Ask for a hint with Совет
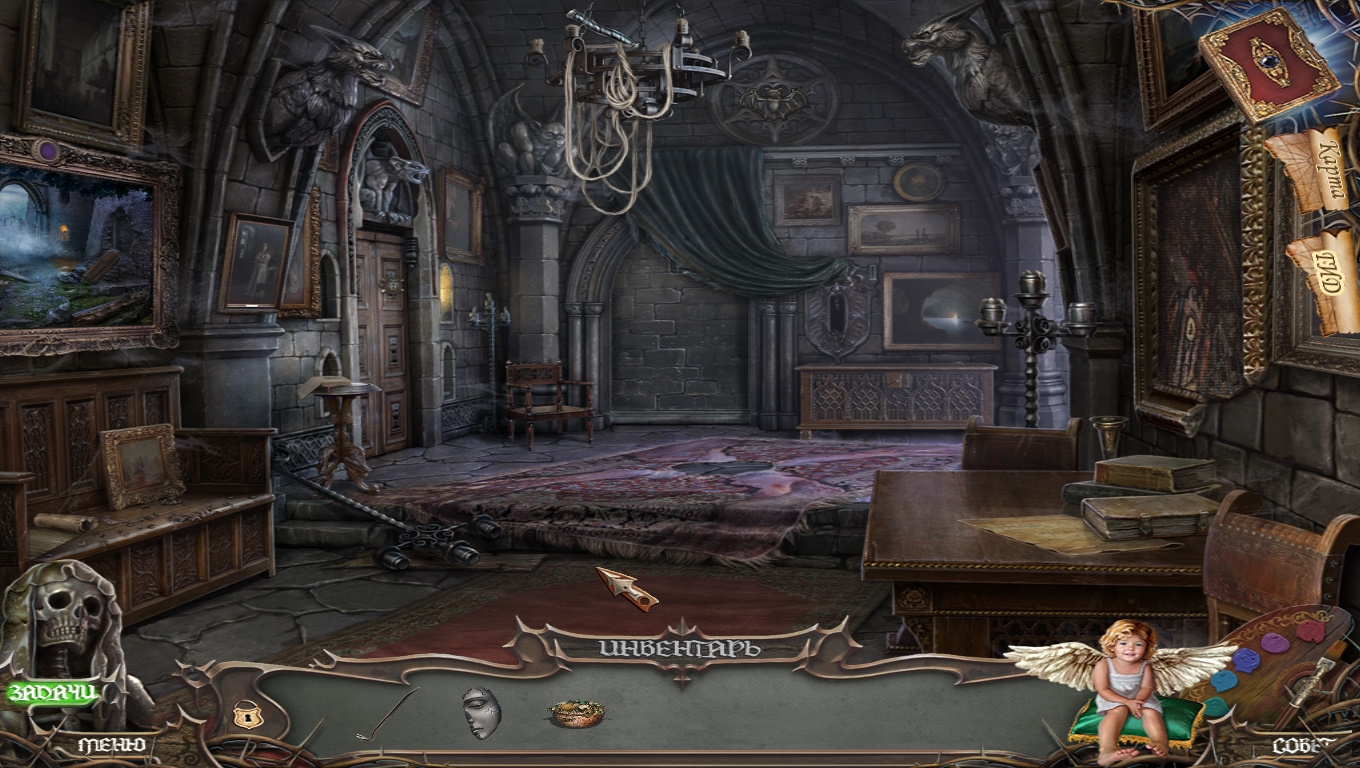Screen dimensions: 1360x768 [1304, 746]
